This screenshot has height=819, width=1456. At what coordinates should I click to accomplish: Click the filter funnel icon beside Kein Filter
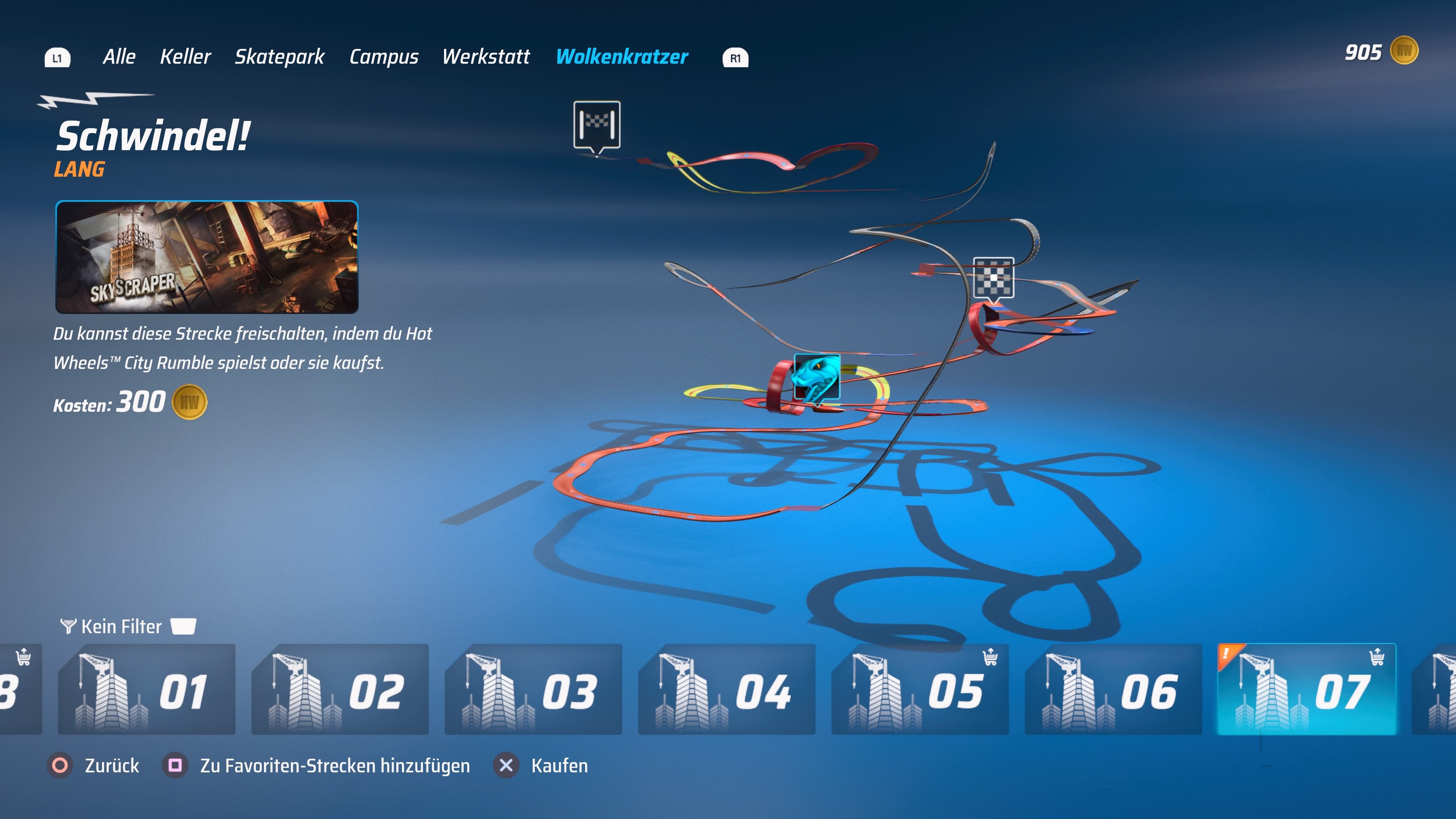point(69,626)
